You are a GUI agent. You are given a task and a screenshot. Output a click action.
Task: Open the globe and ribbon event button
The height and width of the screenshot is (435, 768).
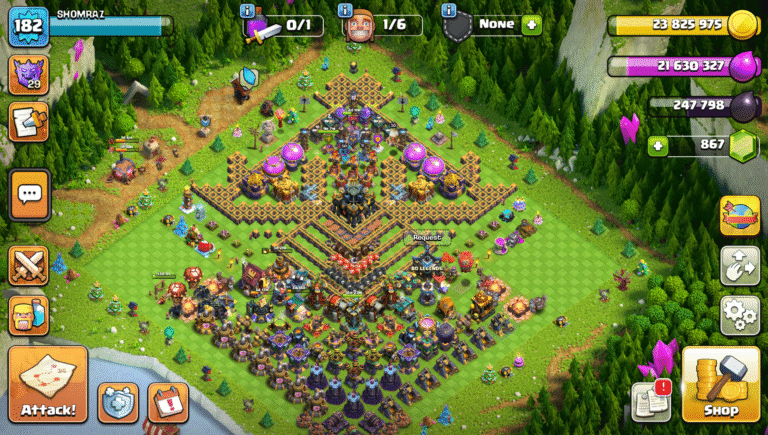(739, 216)
